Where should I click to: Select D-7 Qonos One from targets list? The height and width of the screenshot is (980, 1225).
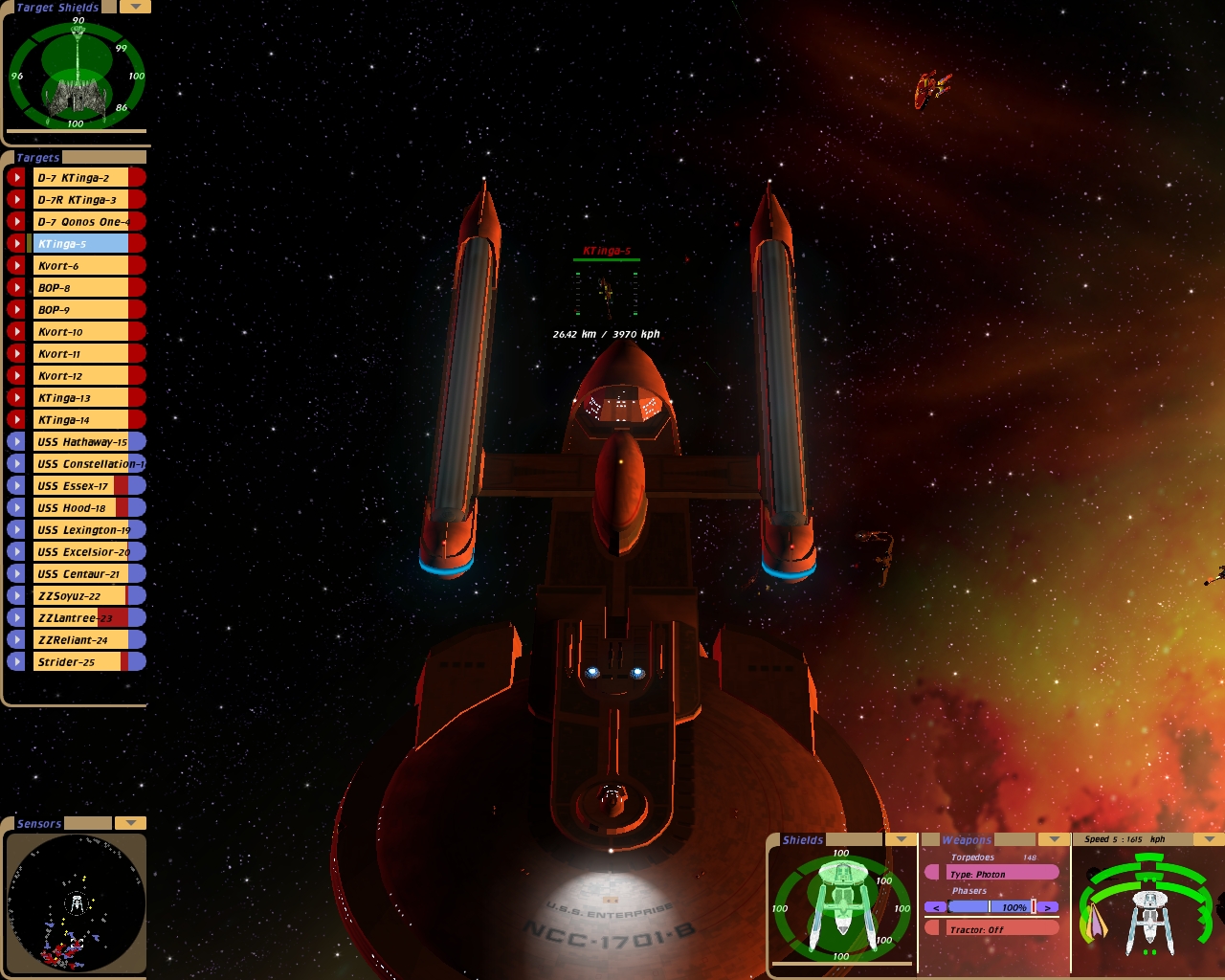coord(80,222)
